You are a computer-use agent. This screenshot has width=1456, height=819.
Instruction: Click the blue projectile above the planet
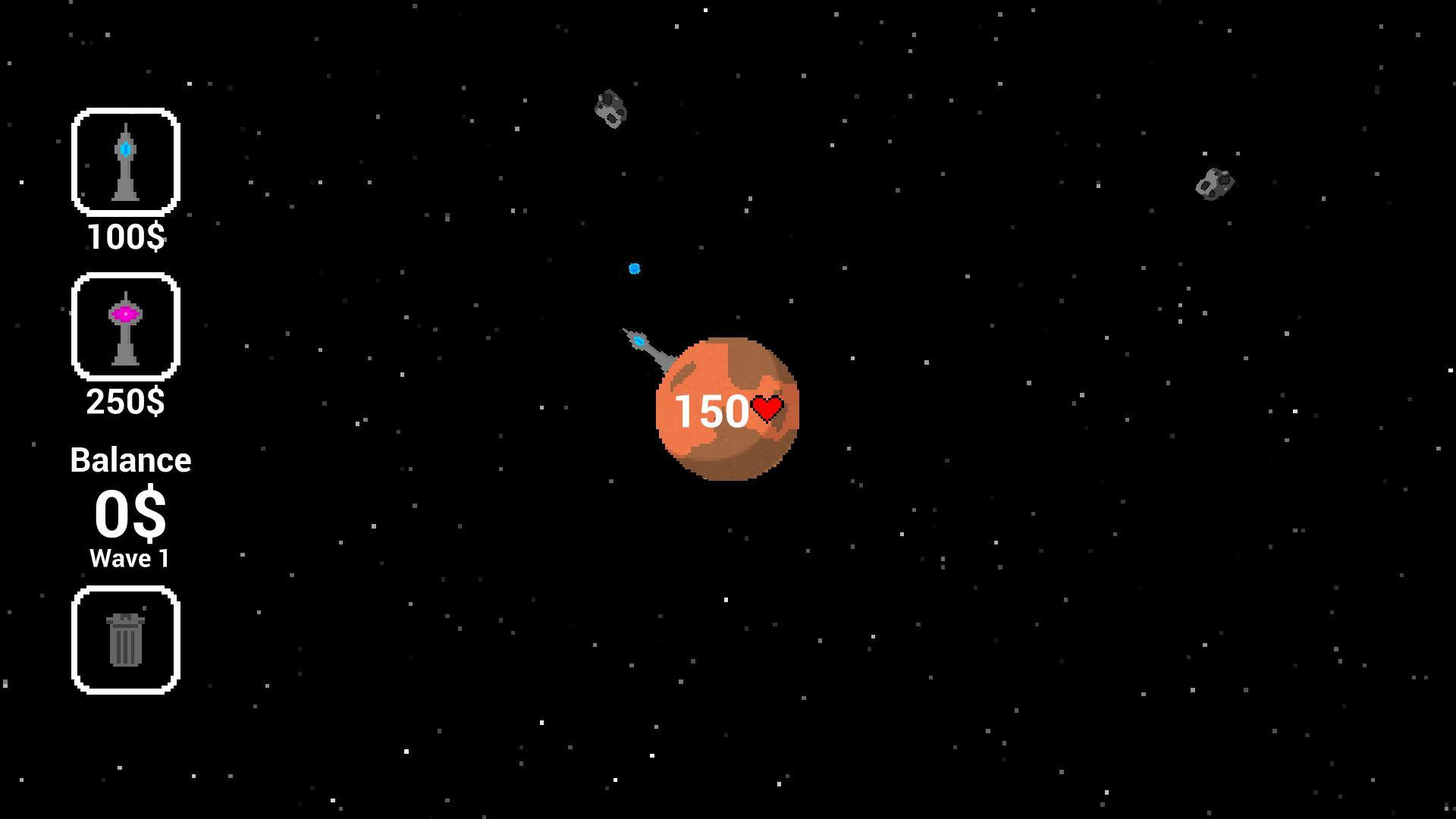(x=634, y=268)
